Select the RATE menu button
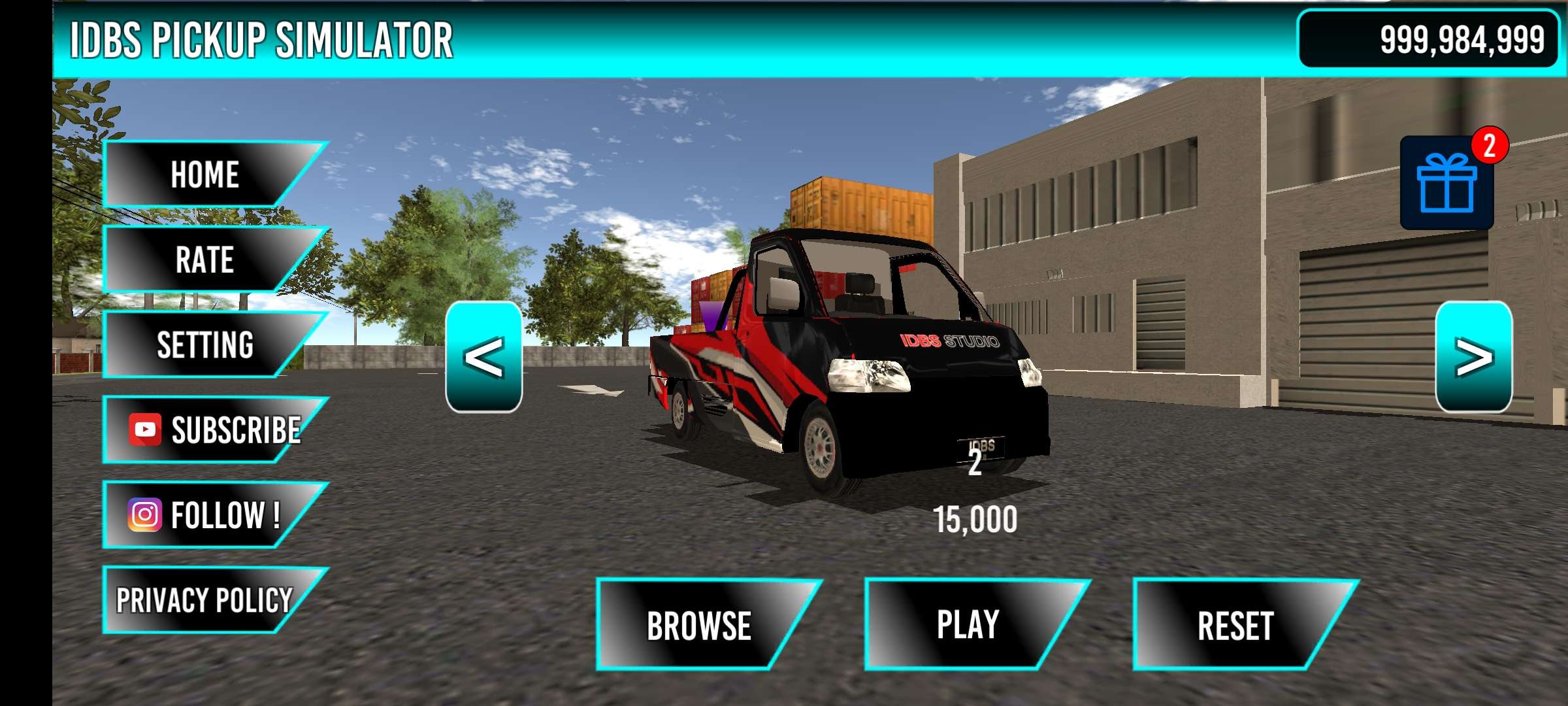1568x706 pixels. click(x=204, y=260)
